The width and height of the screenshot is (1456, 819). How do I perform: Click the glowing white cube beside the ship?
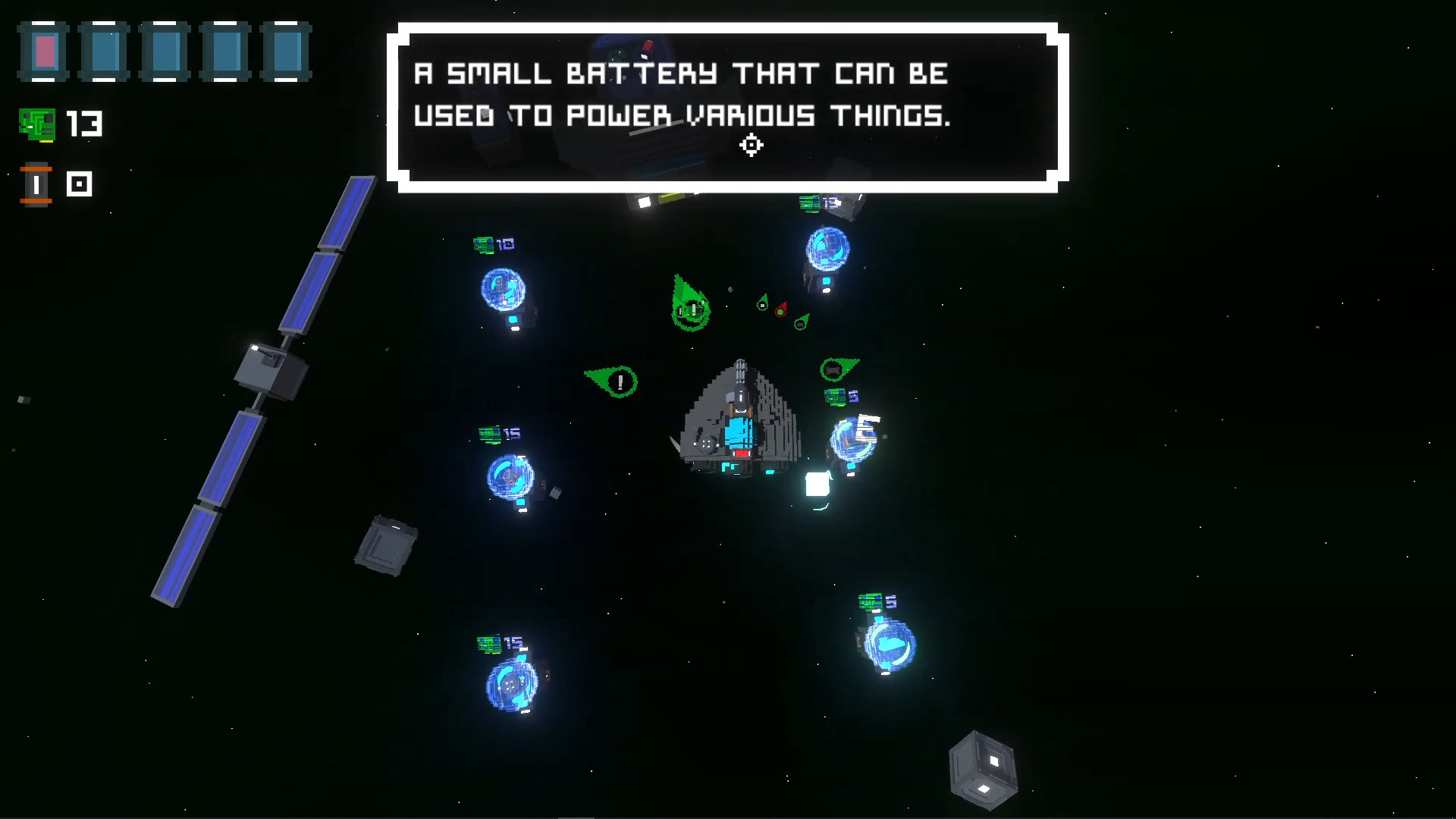click(816, 483)
